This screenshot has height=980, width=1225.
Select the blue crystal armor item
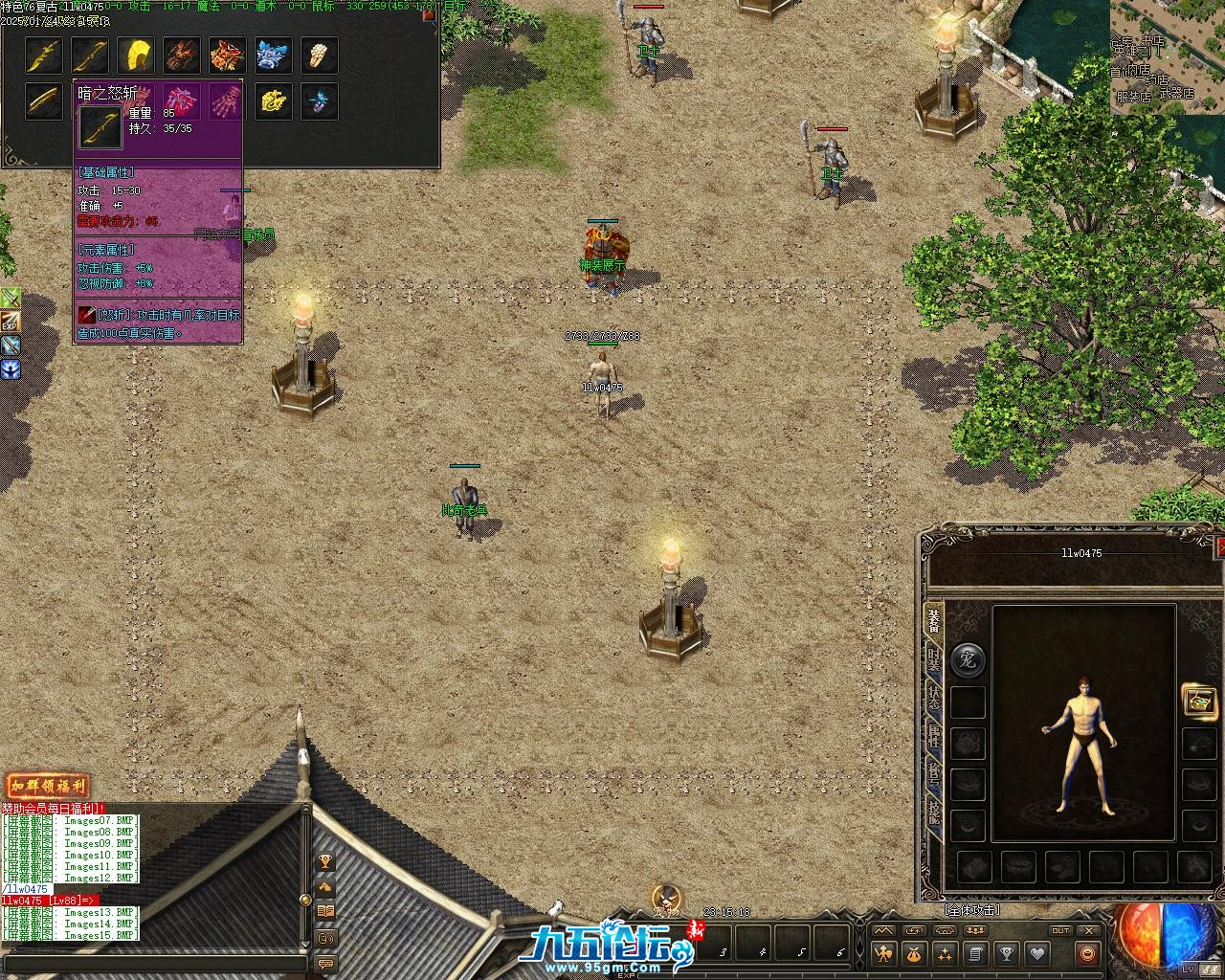point(273,56)
